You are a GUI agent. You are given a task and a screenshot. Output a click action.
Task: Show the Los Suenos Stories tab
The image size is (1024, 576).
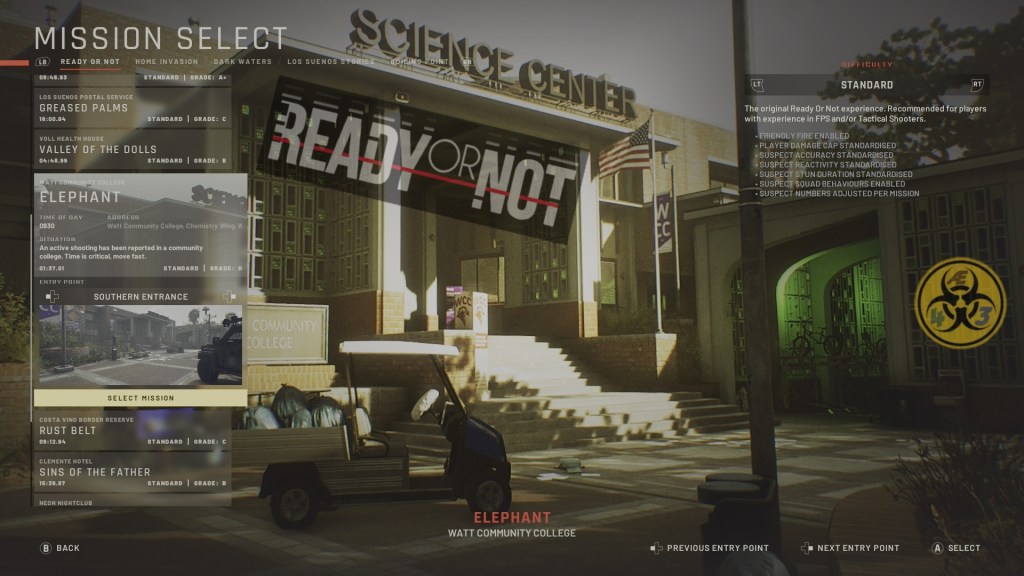[328, 62]
